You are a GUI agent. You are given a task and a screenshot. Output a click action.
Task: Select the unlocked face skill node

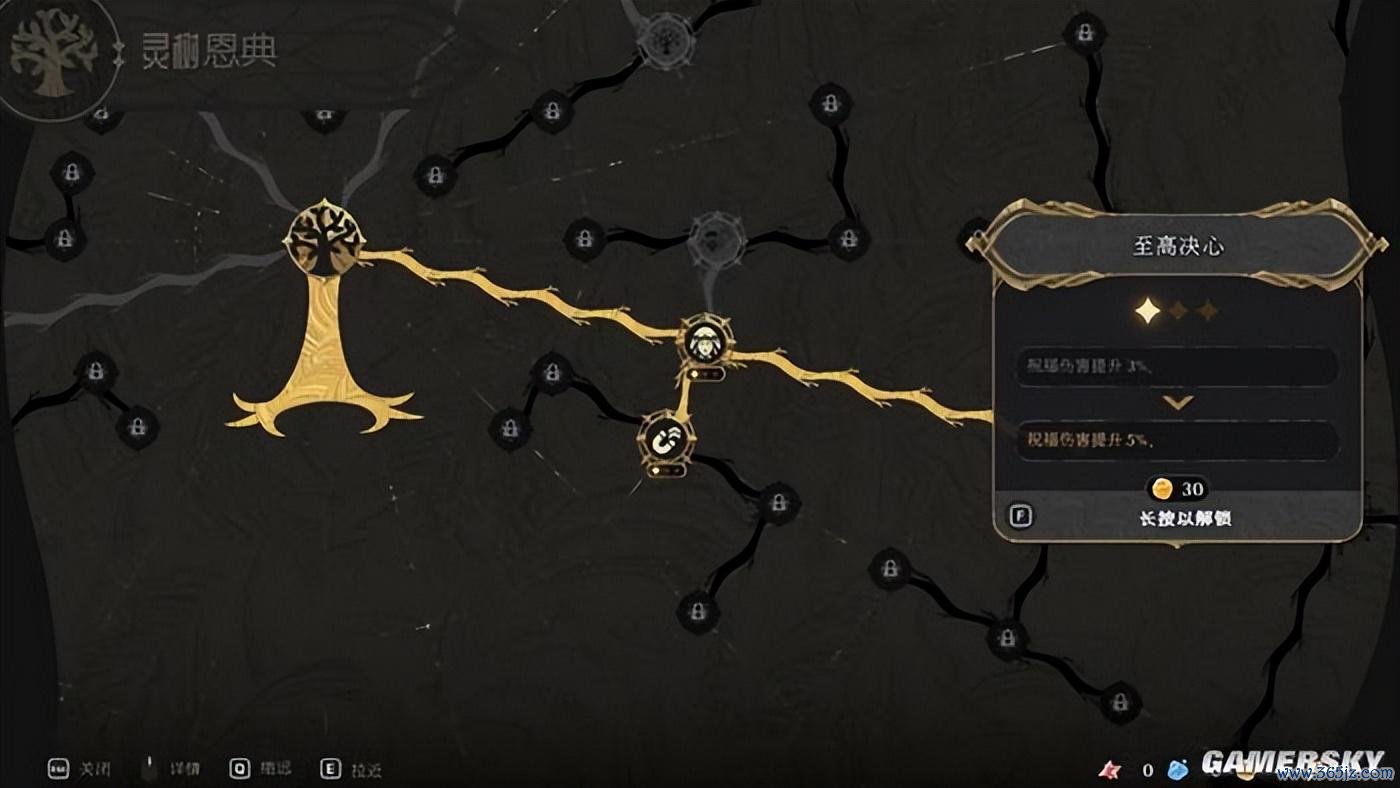coord(706,342)
